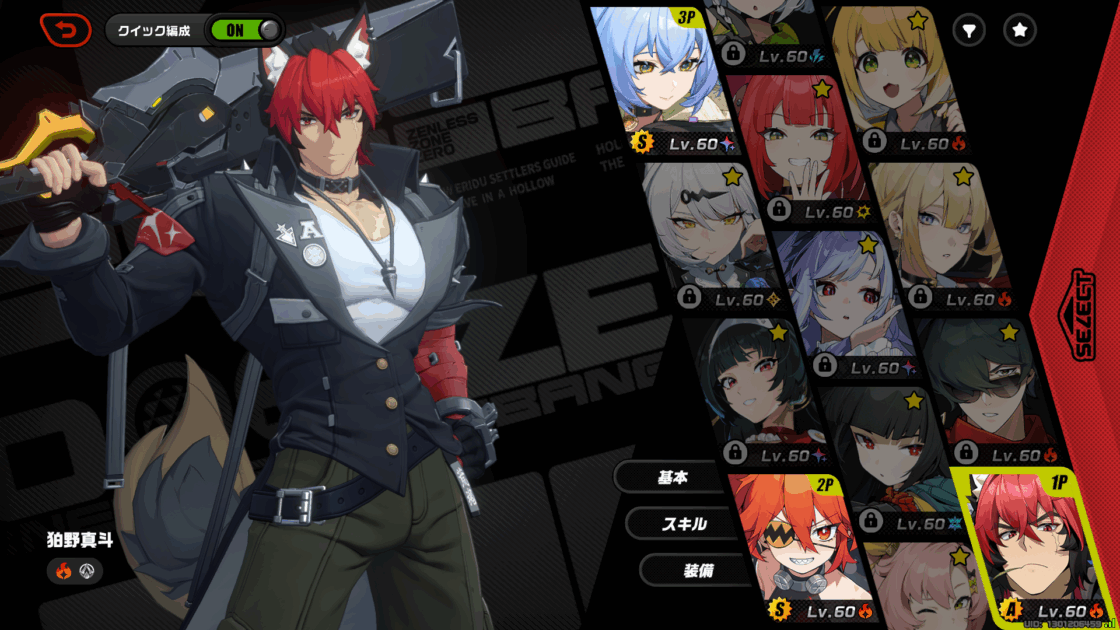Confirm with the red SELECT arrow

tap(1083, 315)
